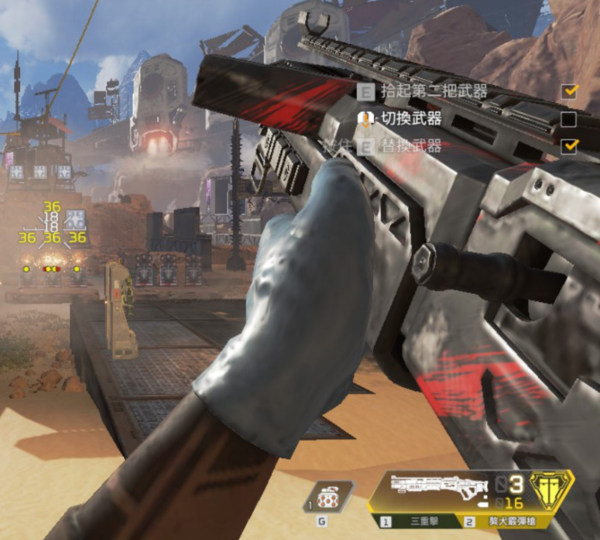
Task: Uncheck the checkbox beside 替換武器
Action: (570, 146)
